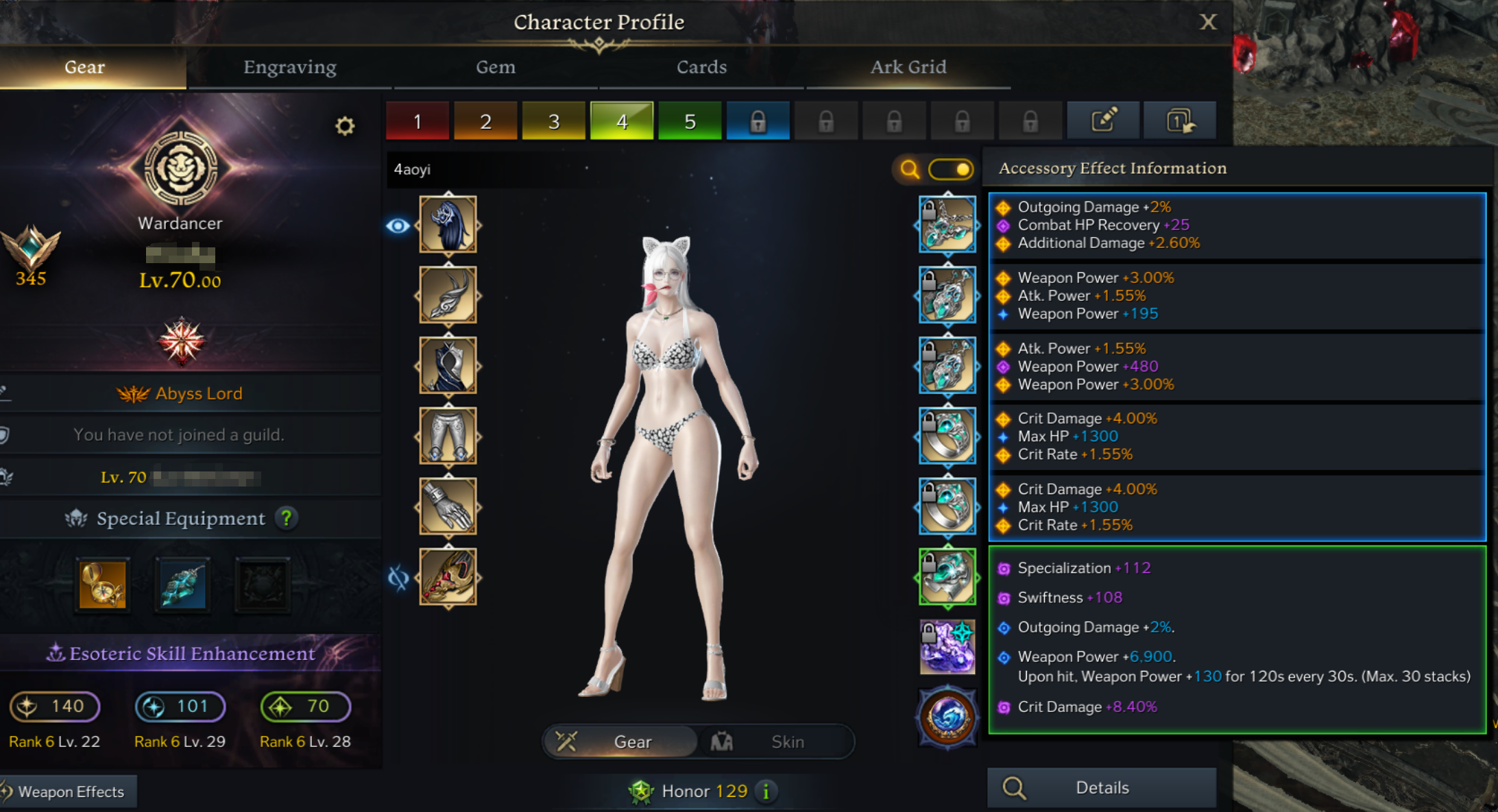1498x812 pixels.
Task: Open Weapon Effects
Action: [69, 791]
